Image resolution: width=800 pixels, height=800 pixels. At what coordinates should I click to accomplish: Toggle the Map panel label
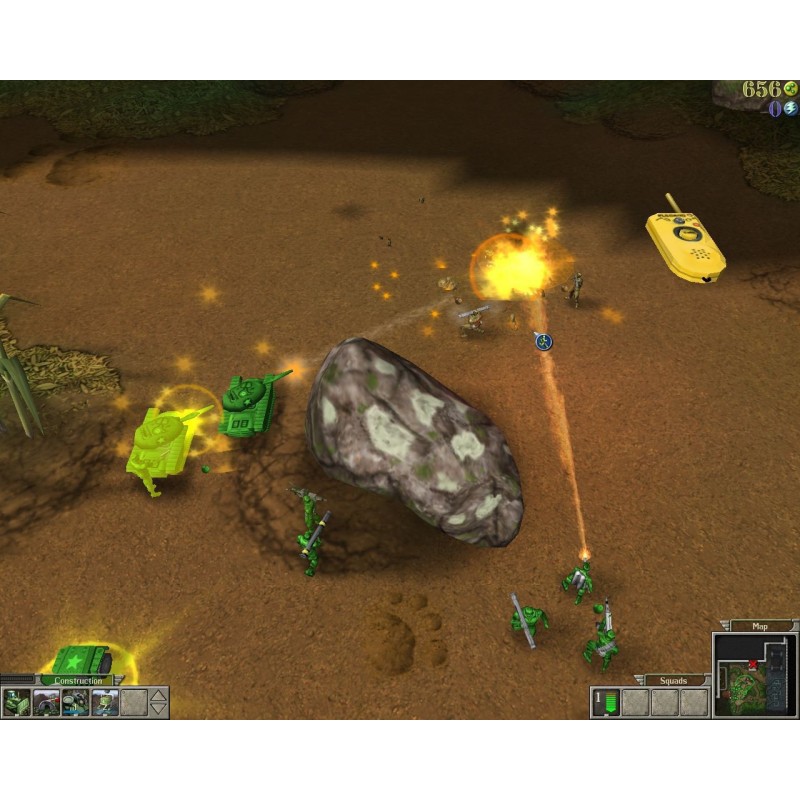coord(761,627)
